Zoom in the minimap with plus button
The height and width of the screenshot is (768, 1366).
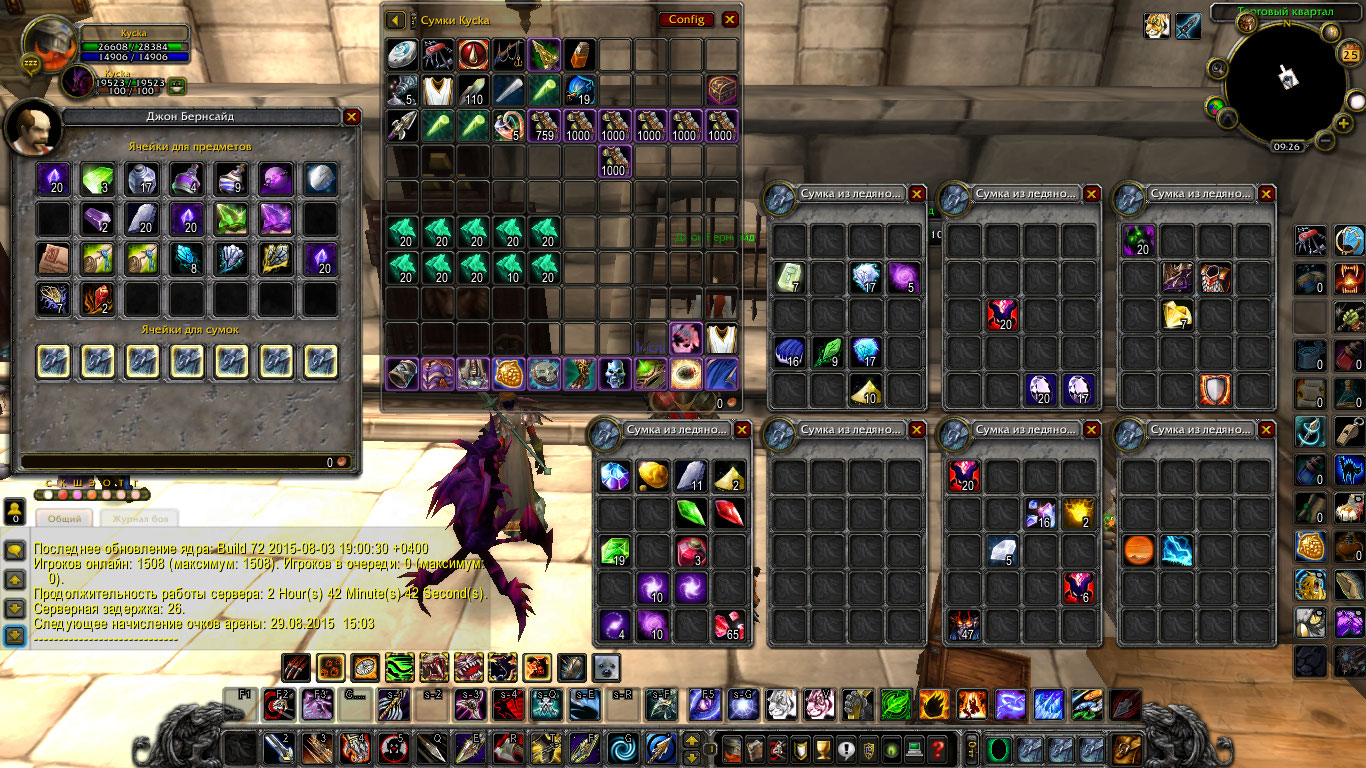pos(1345,122)
